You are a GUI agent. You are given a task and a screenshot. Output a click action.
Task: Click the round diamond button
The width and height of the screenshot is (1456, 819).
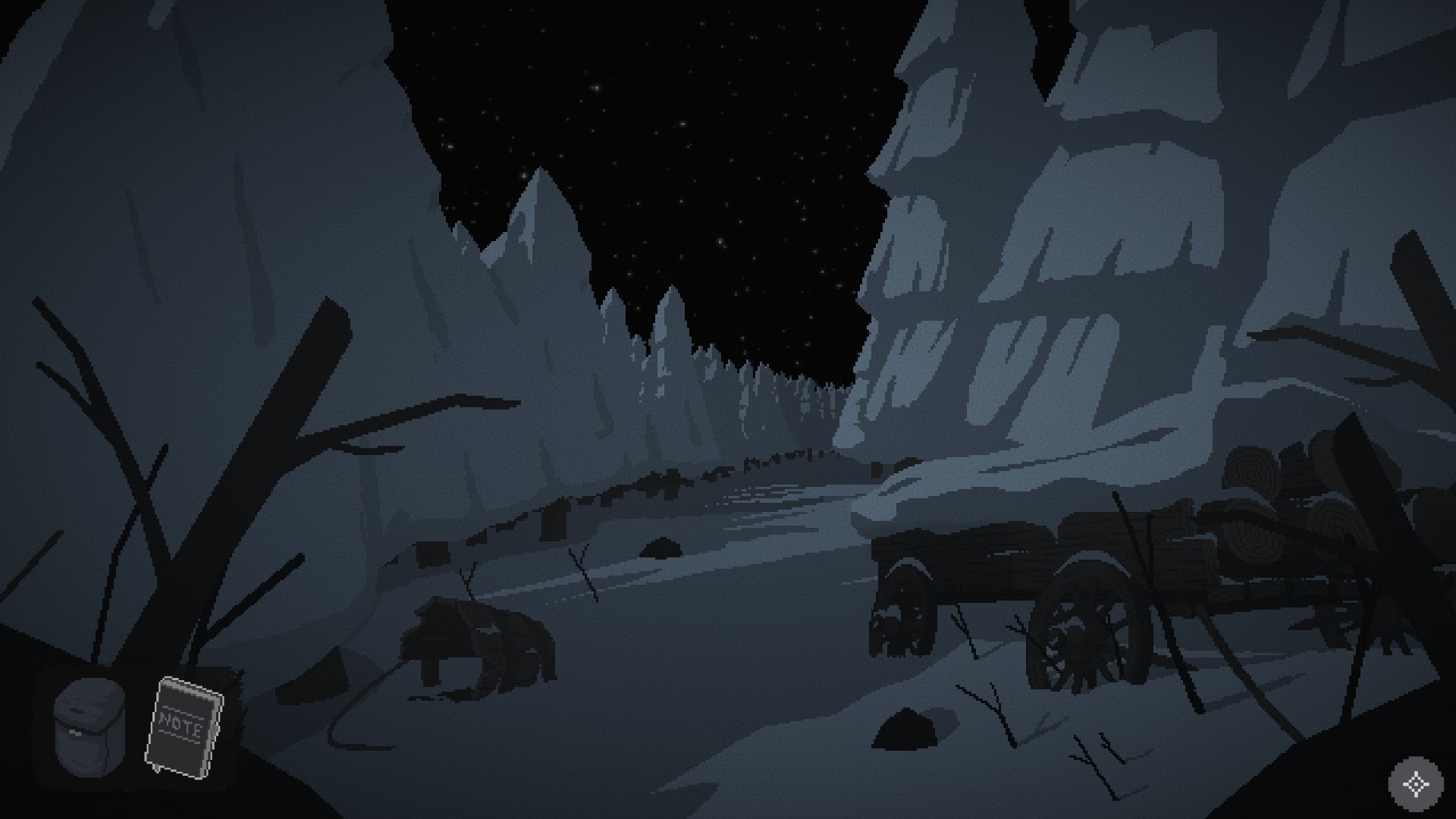[1415, 784]
